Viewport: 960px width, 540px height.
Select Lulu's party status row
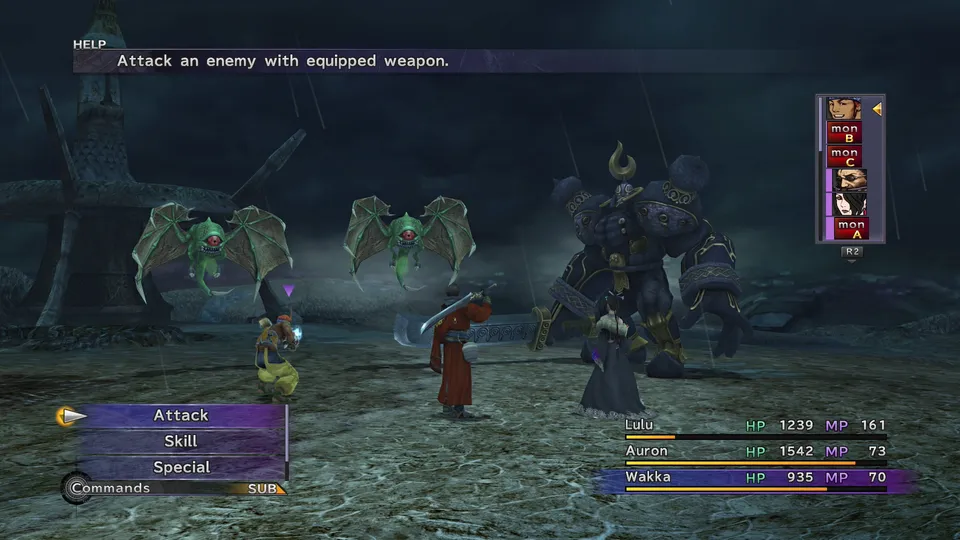coord(755,426)
